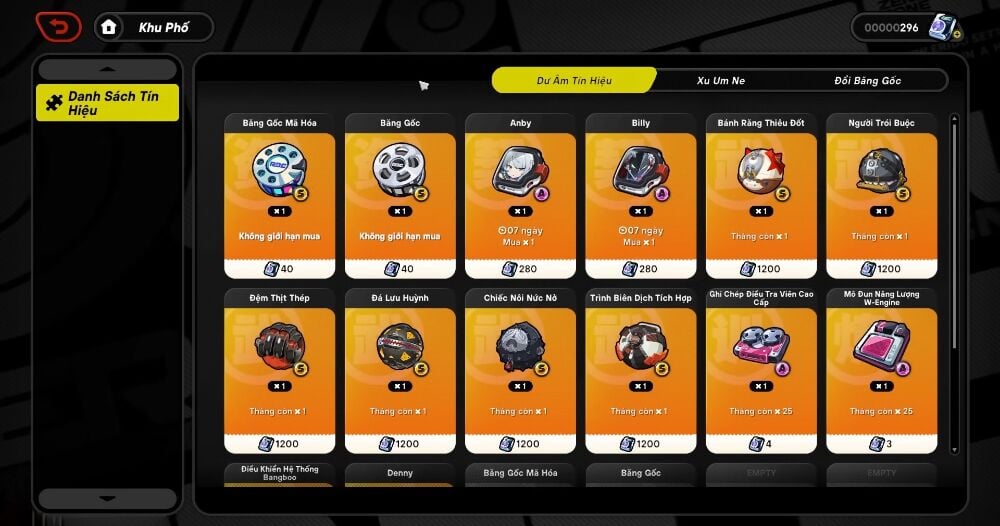Open the Chiếc Nôi Nức Nở item
The image size is (1000, 526).
520,372
